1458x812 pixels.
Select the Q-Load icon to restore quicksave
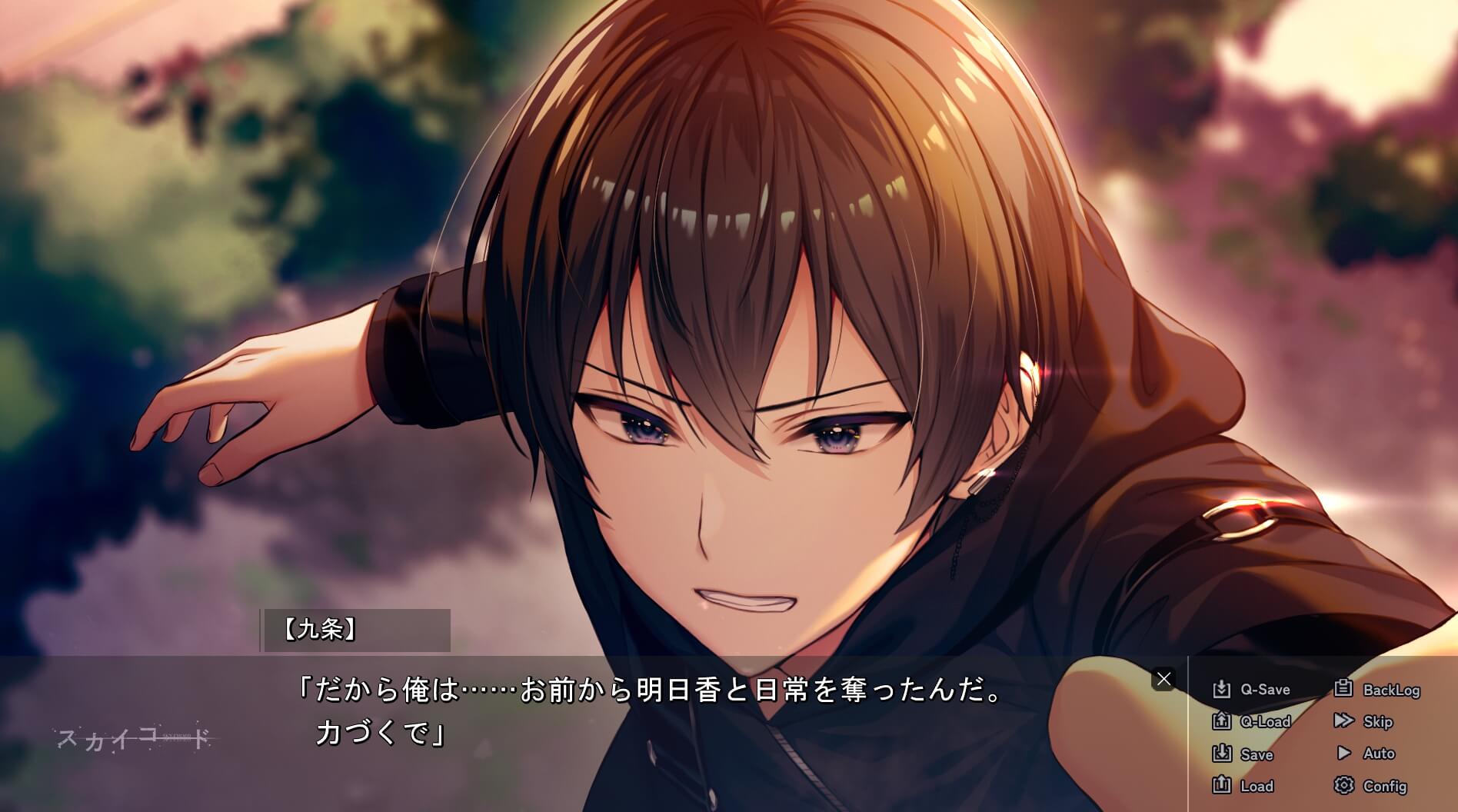click(x=1223, y=722)
